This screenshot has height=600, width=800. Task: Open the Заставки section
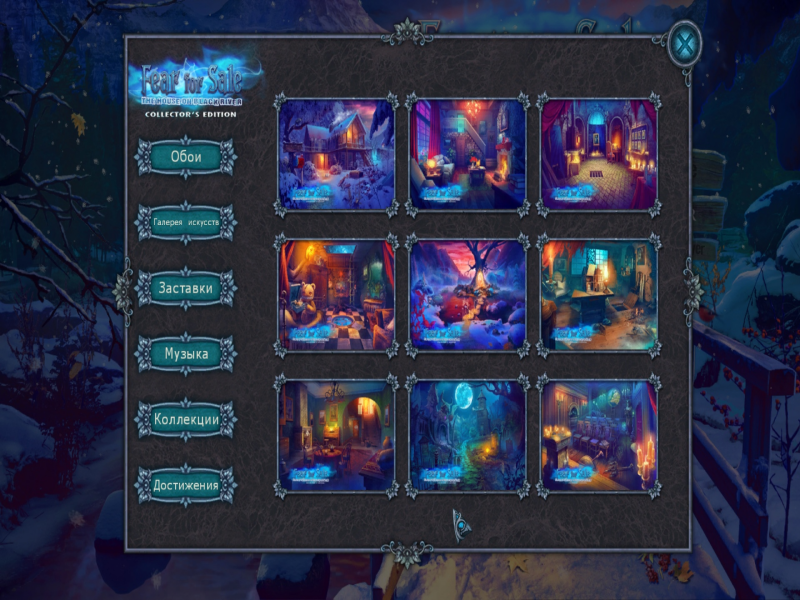tap(186, 288)
